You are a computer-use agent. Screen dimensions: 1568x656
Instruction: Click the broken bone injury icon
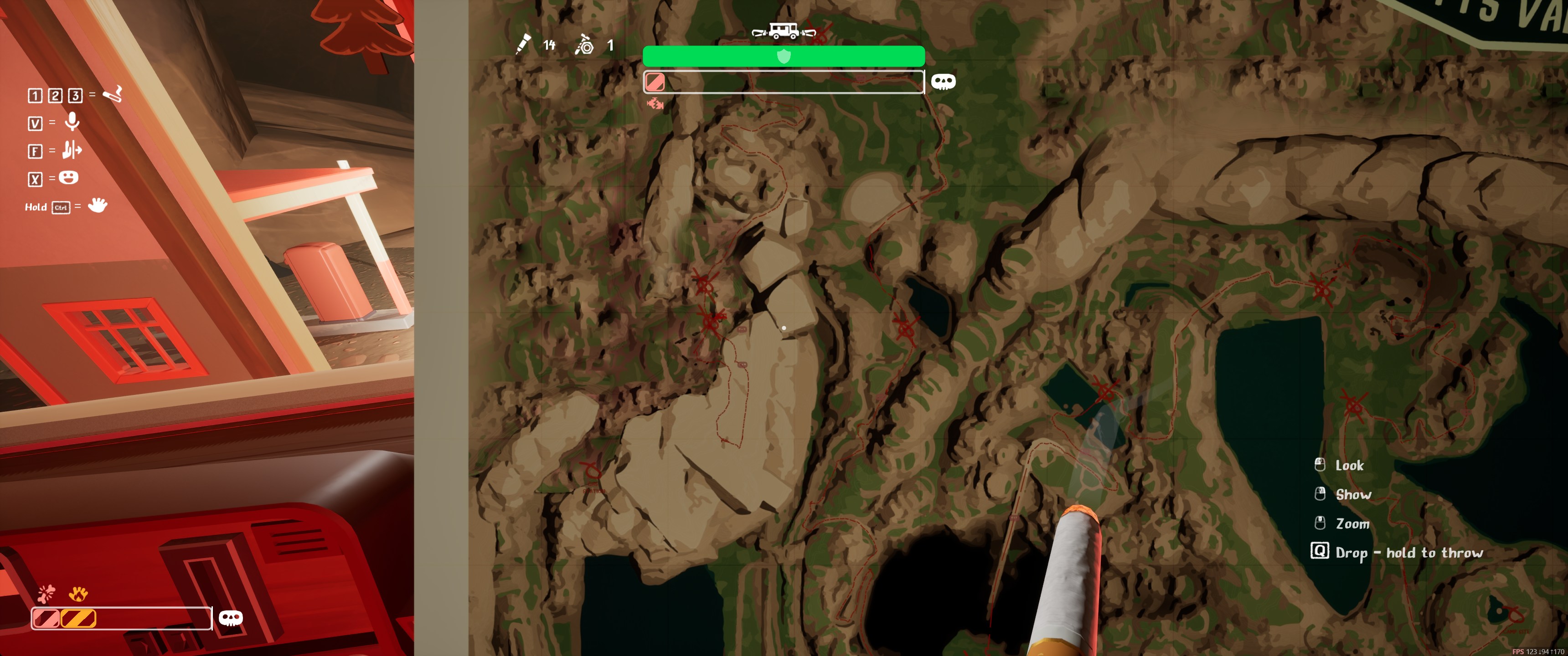pyautogui.click(x=46, y=593)
